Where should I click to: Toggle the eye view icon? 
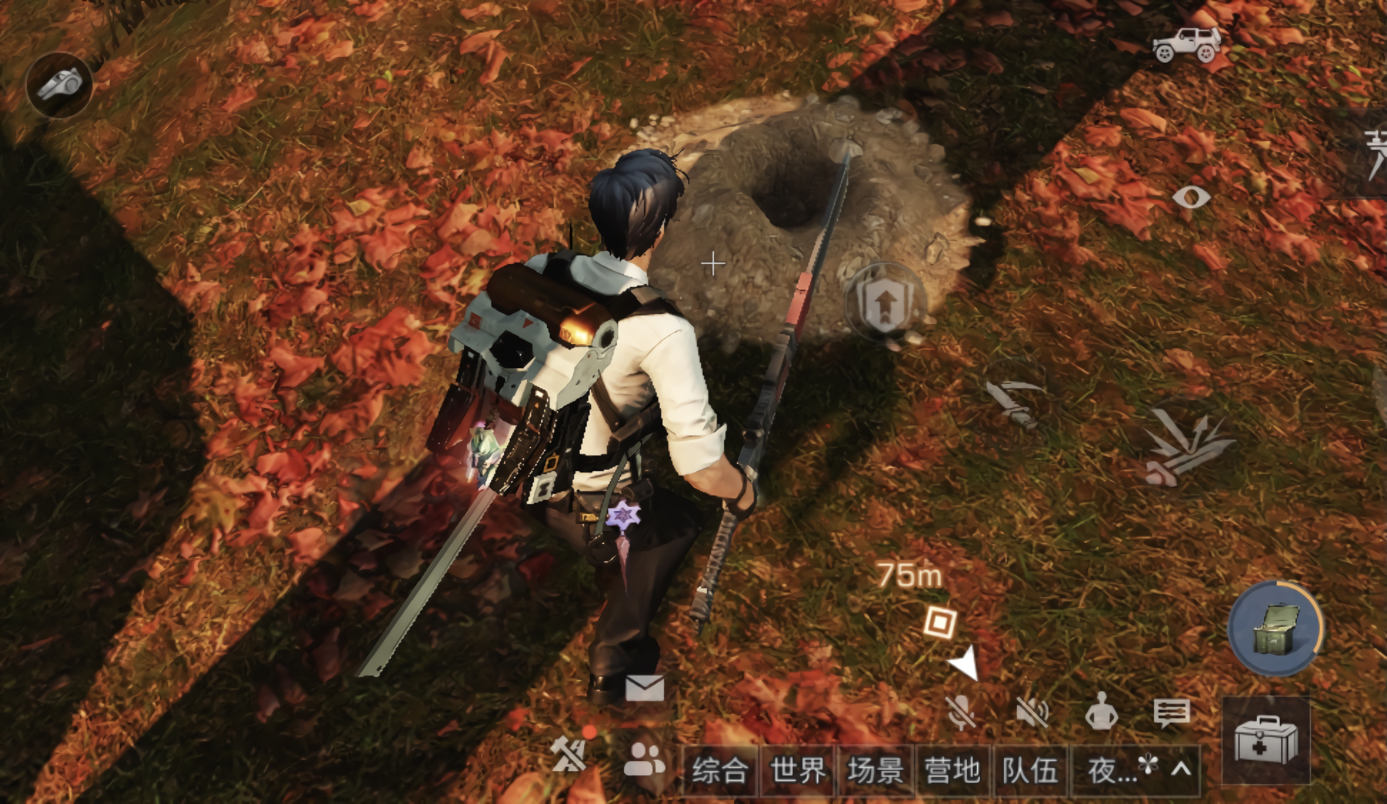click(1191, 197)
